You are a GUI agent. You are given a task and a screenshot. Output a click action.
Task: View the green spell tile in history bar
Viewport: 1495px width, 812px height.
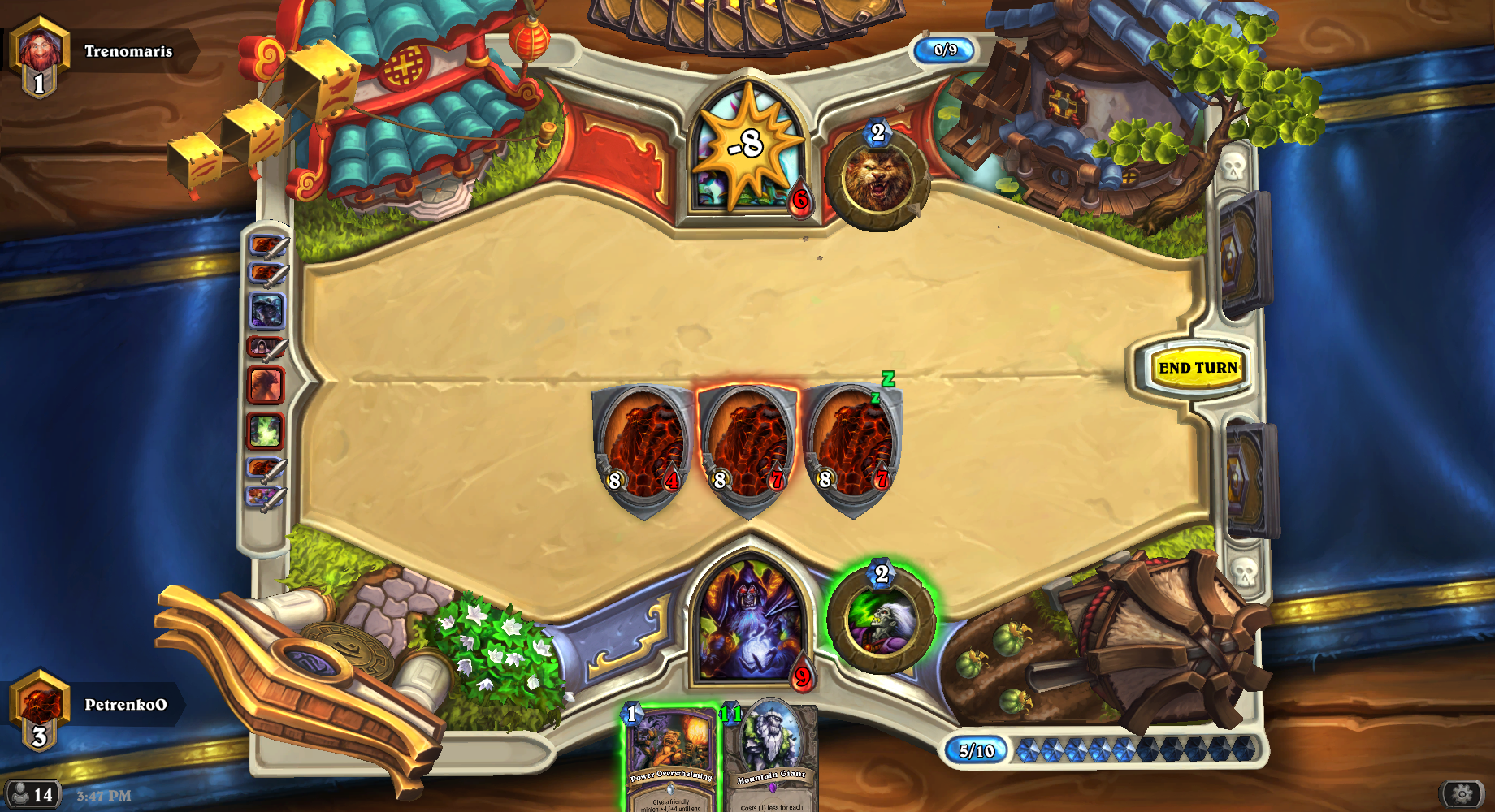coord(266,430)
